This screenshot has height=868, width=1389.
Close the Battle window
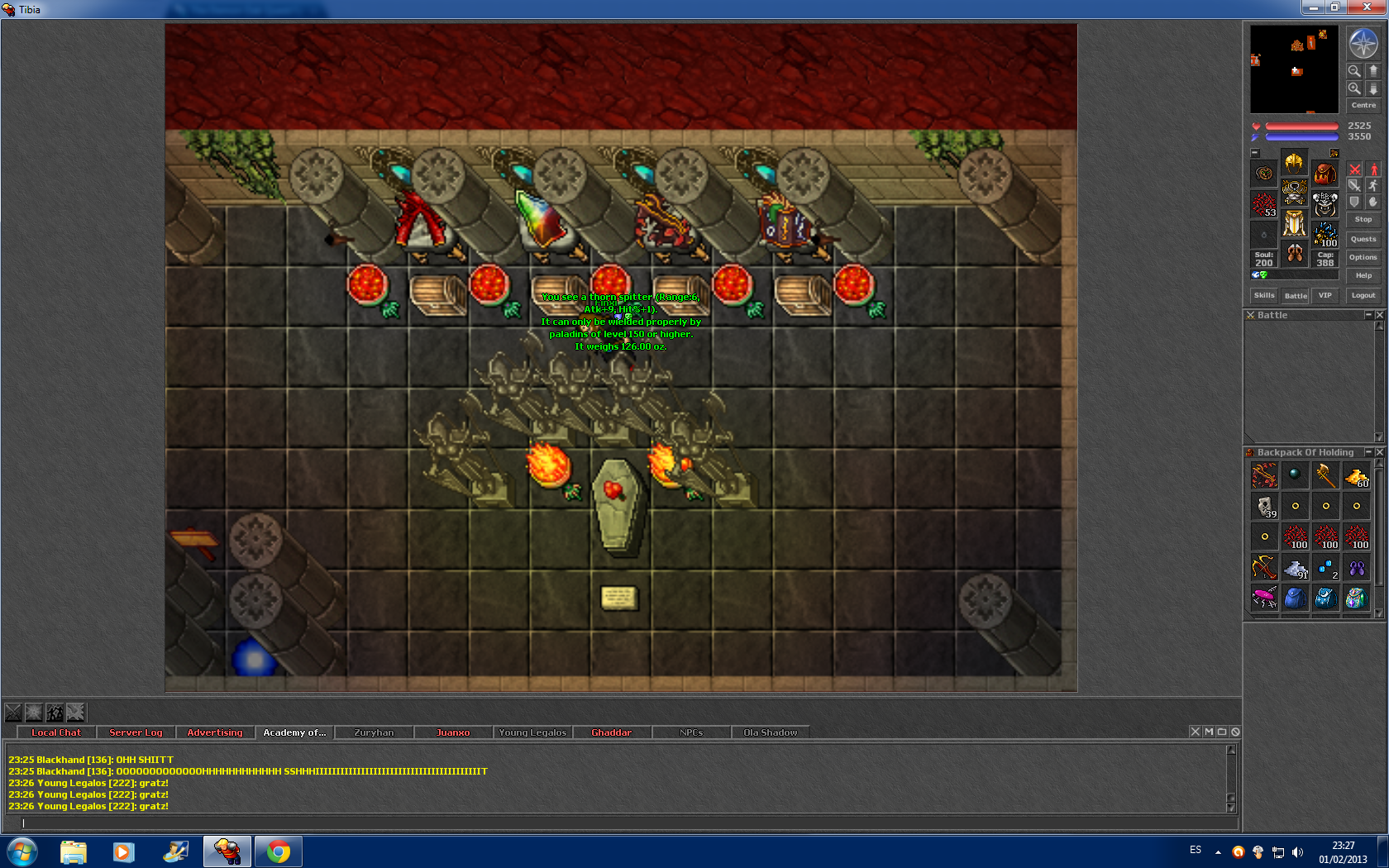pos(1379,315)
